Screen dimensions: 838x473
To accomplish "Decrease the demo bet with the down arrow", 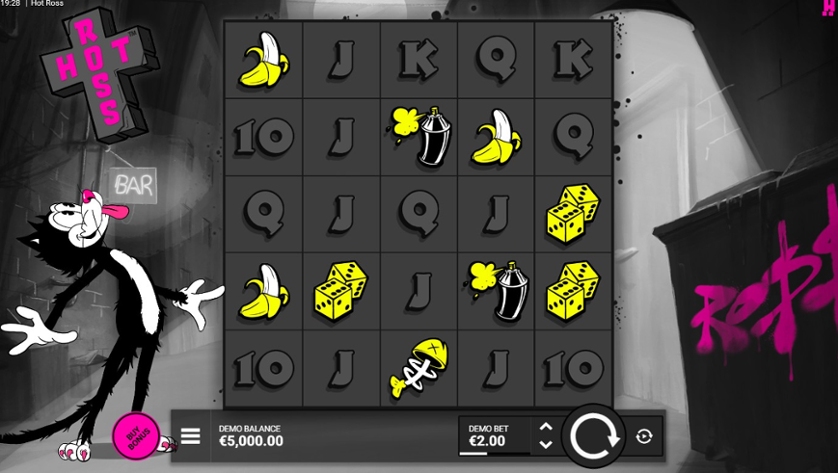I will coord(546,444).
